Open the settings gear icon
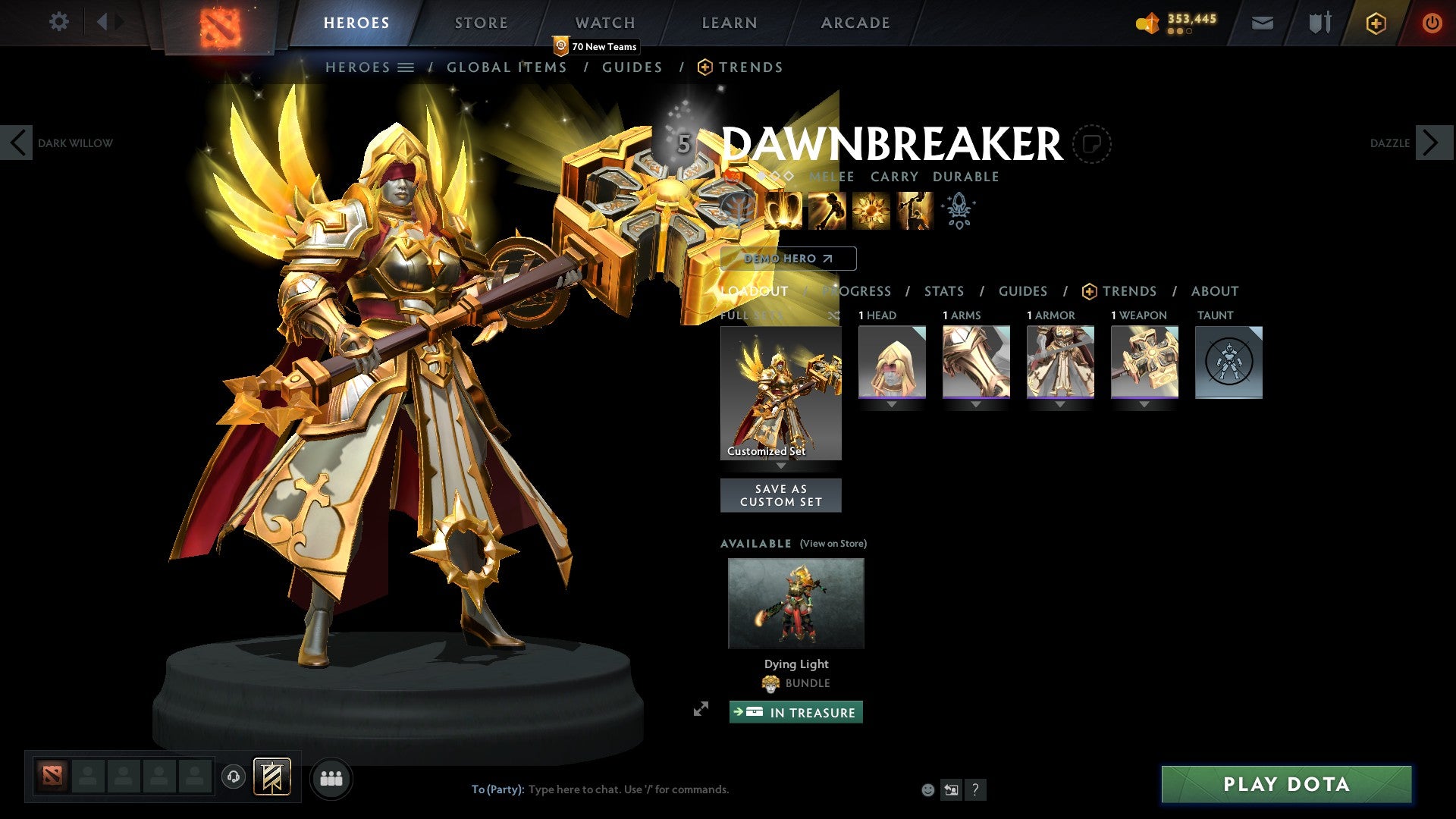 (x=59, y=22)
